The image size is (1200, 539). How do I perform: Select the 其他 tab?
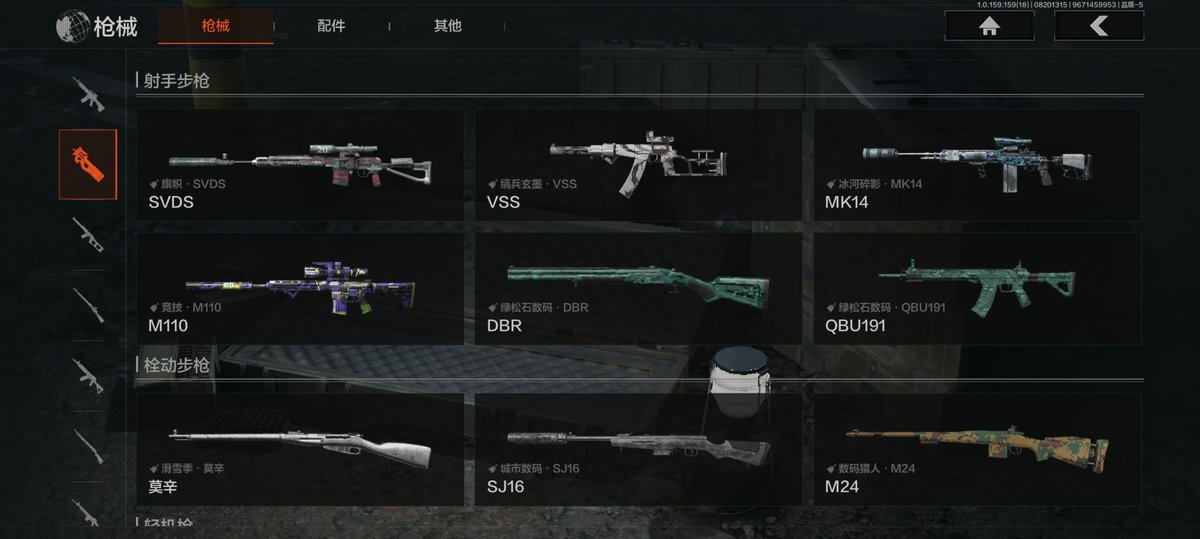447,26
